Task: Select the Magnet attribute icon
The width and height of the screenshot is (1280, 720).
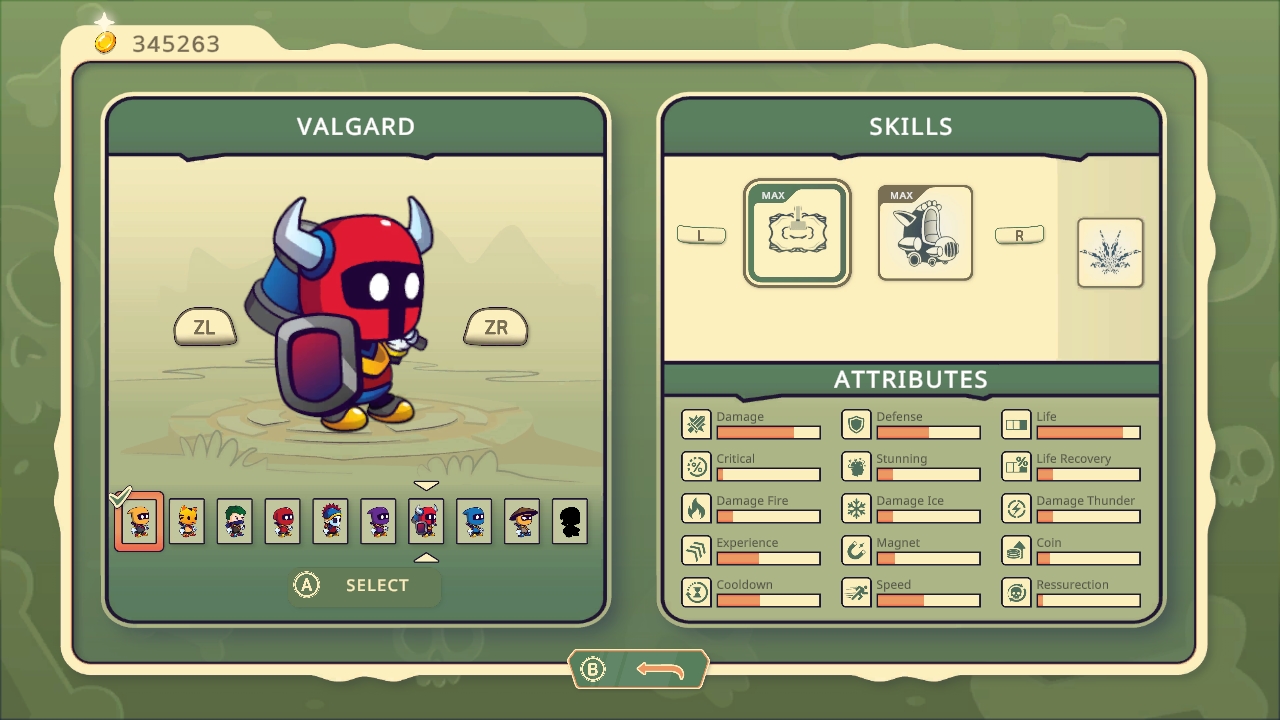Action: (856, 550)
